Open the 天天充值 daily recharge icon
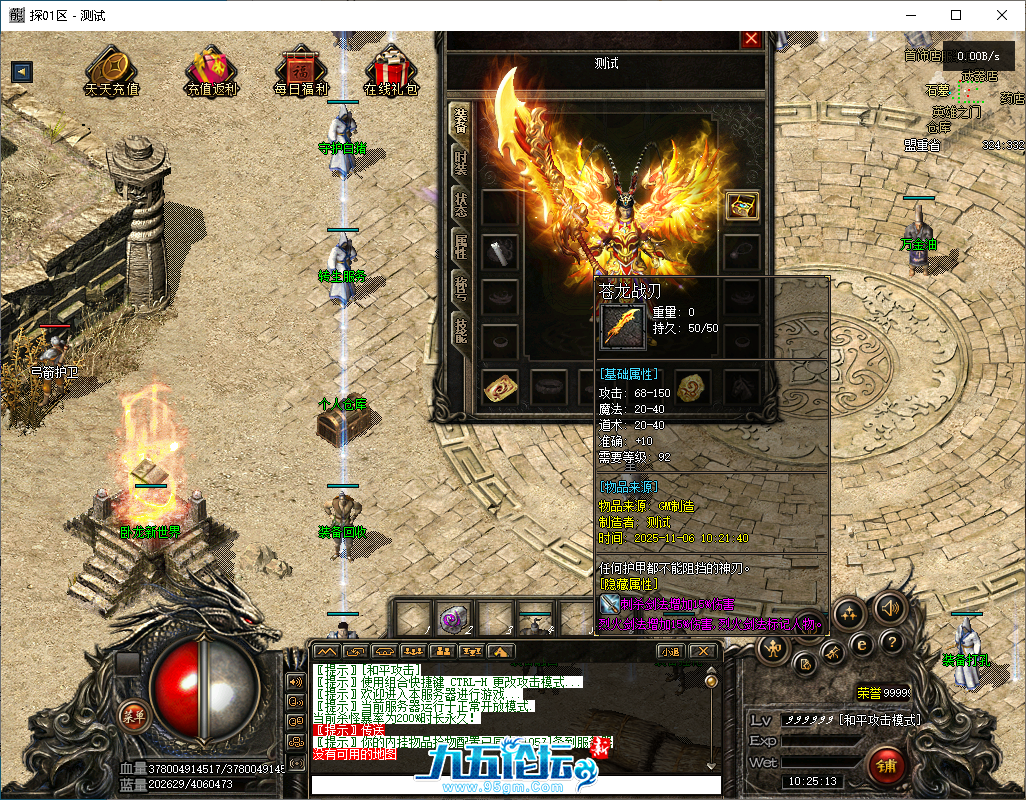This screenshot has height=800, width=1026. tap(112, 70)
